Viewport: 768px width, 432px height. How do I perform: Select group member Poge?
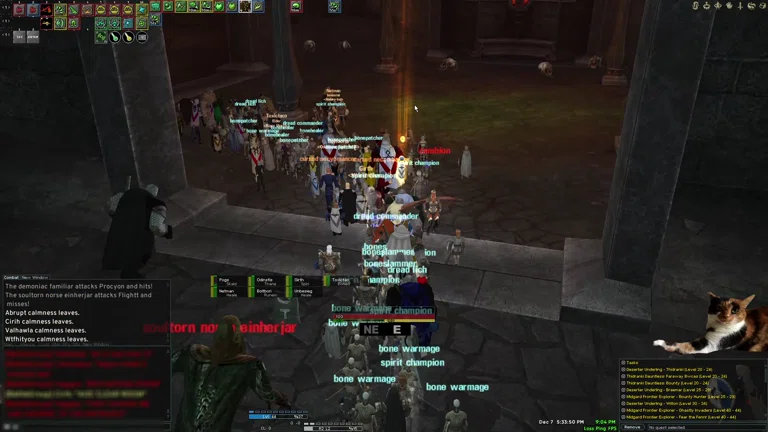[226, 281]
